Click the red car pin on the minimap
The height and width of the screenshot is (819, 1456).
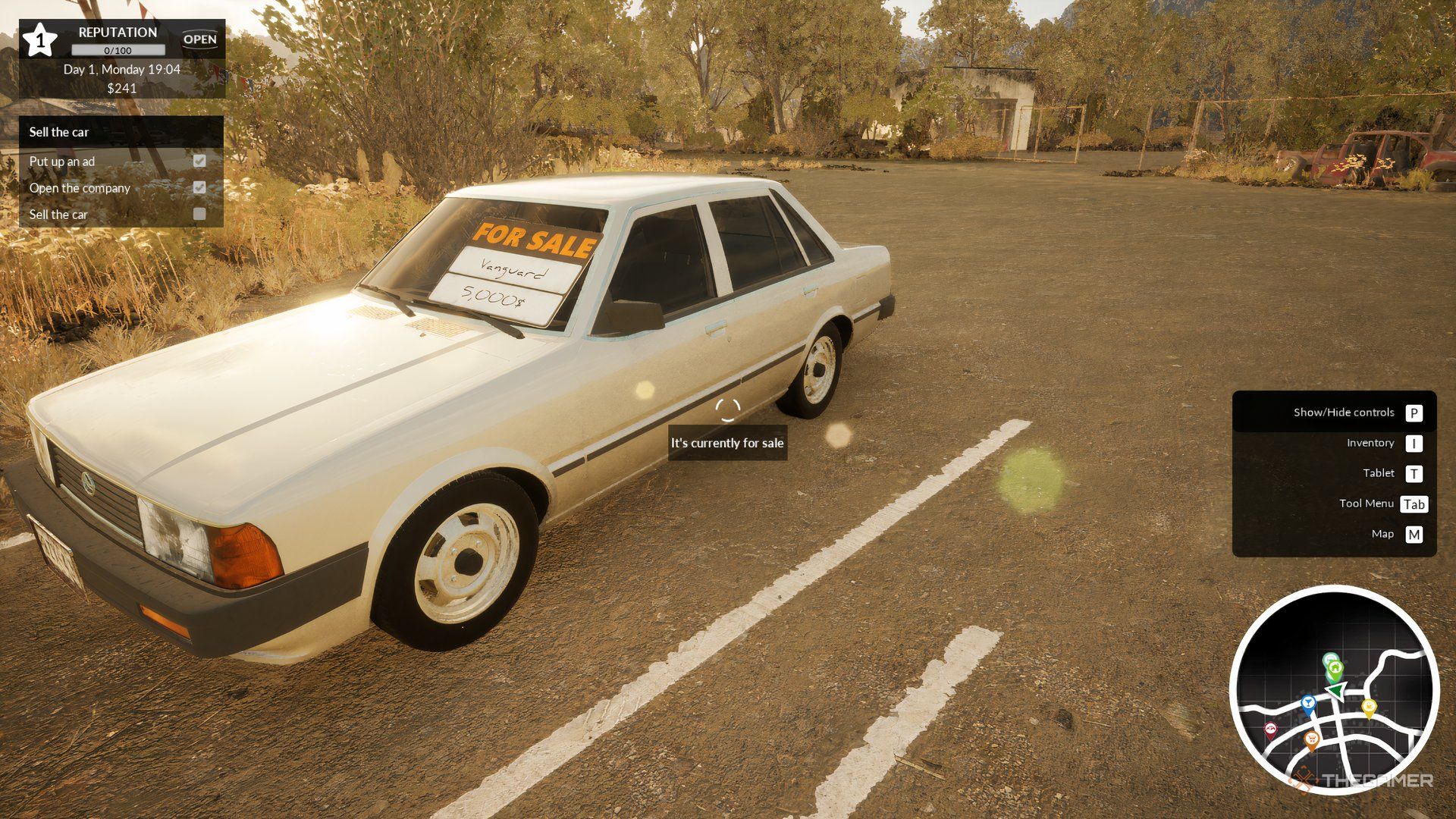point(1271,729)
